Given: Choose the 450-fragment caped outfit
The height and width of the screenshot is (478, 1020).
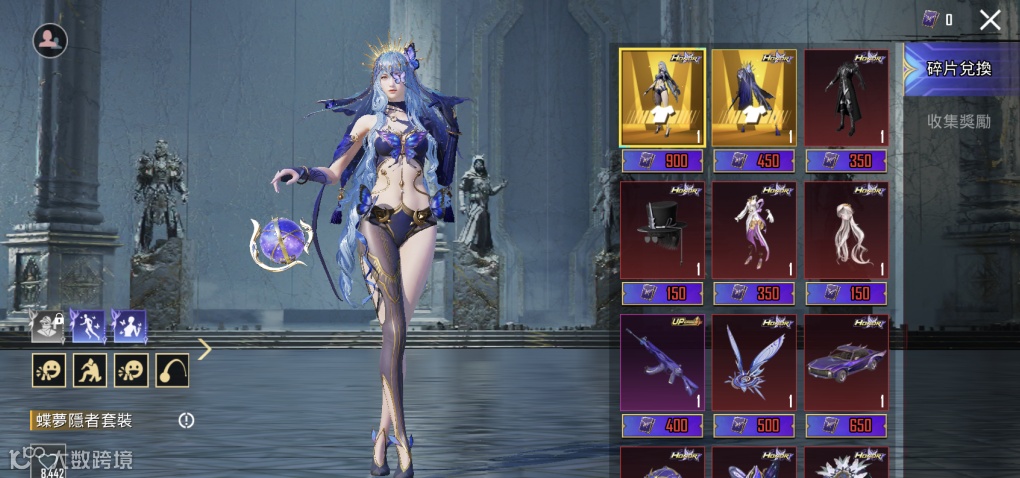Looking at the screenshot, I should coord(754,97).
